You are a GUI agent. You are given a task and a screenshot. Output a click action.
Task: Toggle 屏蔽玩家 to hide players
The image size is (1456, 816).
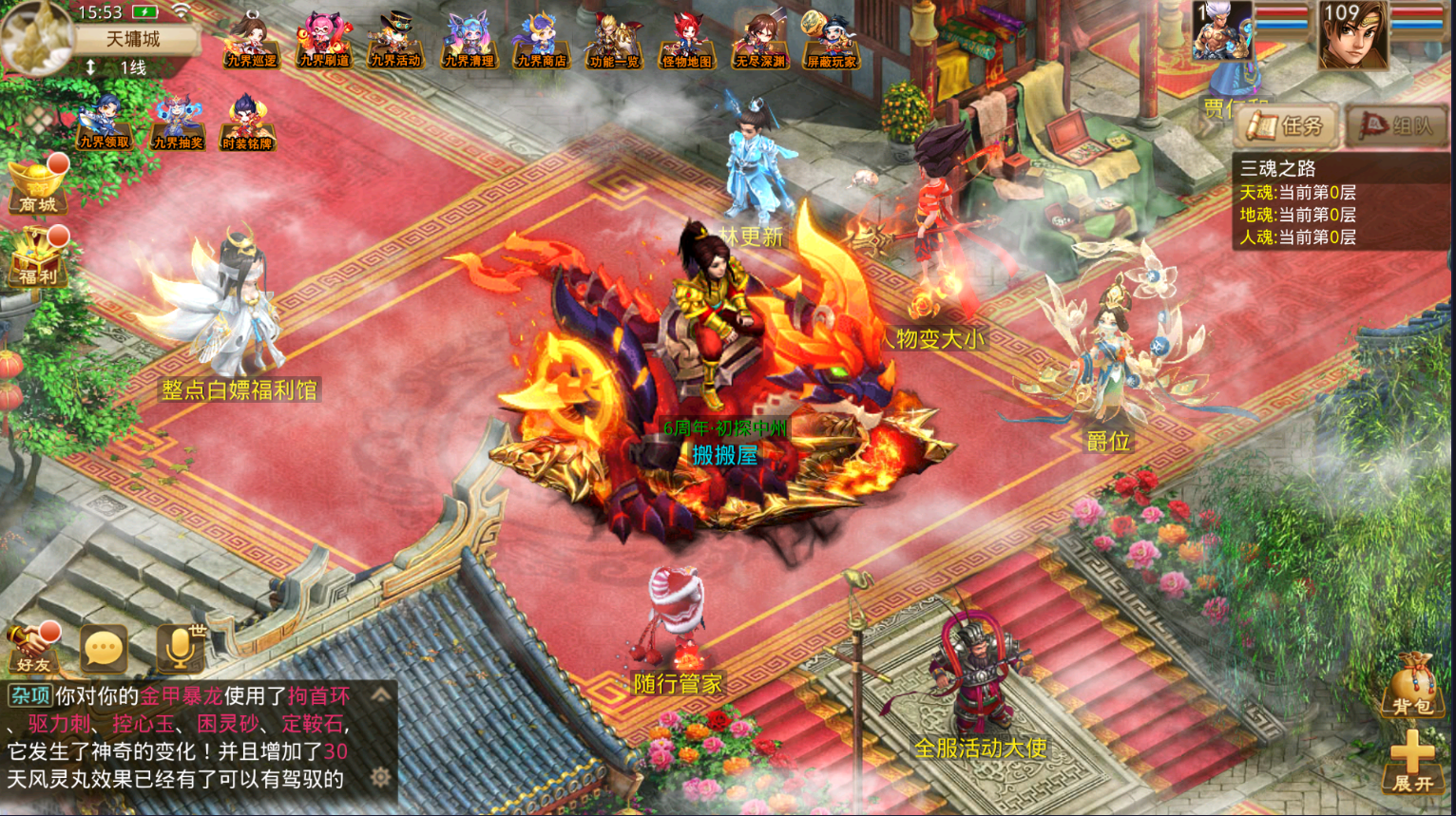(x=831, y=40)
